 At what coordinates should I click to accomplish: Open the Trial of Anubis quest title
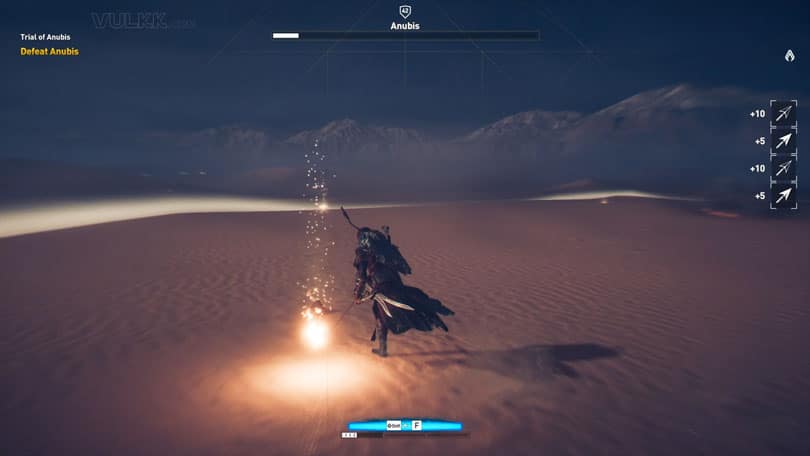coord(45,38)
